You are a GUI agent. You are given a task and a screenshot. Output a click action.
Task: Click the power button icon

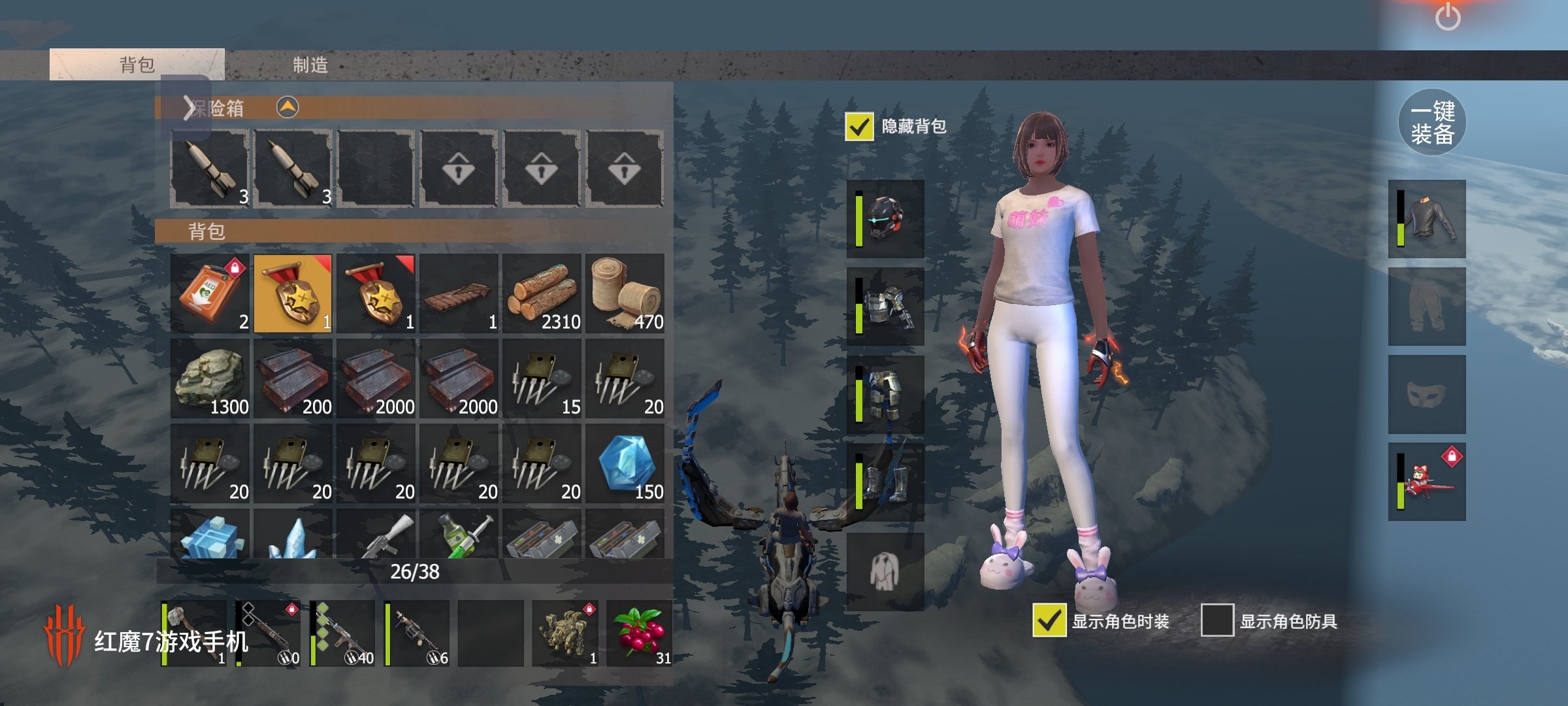1448,16
